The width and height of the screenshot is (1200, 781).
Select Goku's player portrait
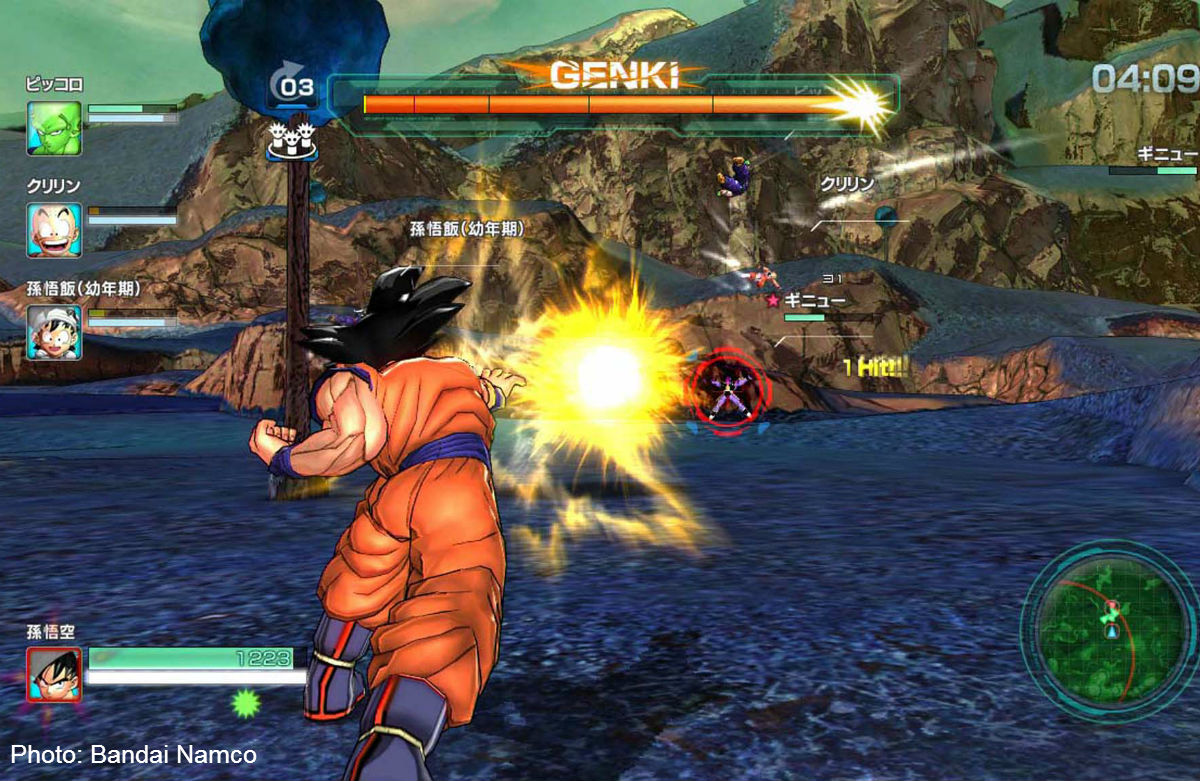[x=54, y=674]
